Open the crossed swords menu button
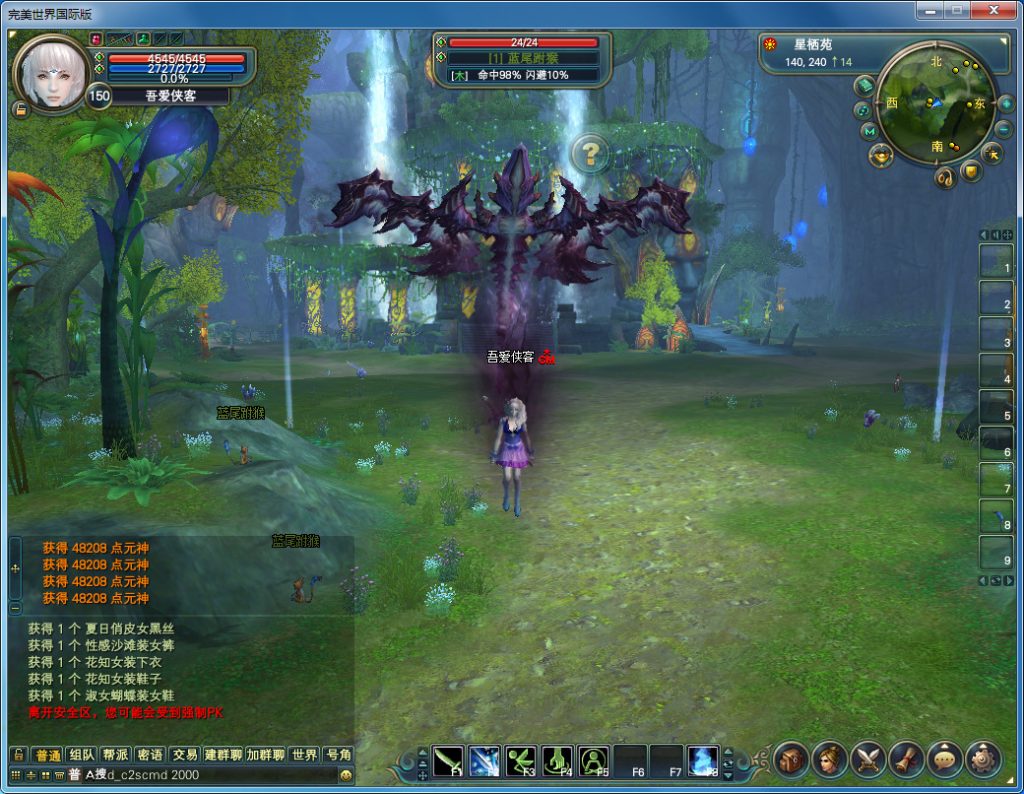This screenshot has height=794, width=1024. point(868,760)
